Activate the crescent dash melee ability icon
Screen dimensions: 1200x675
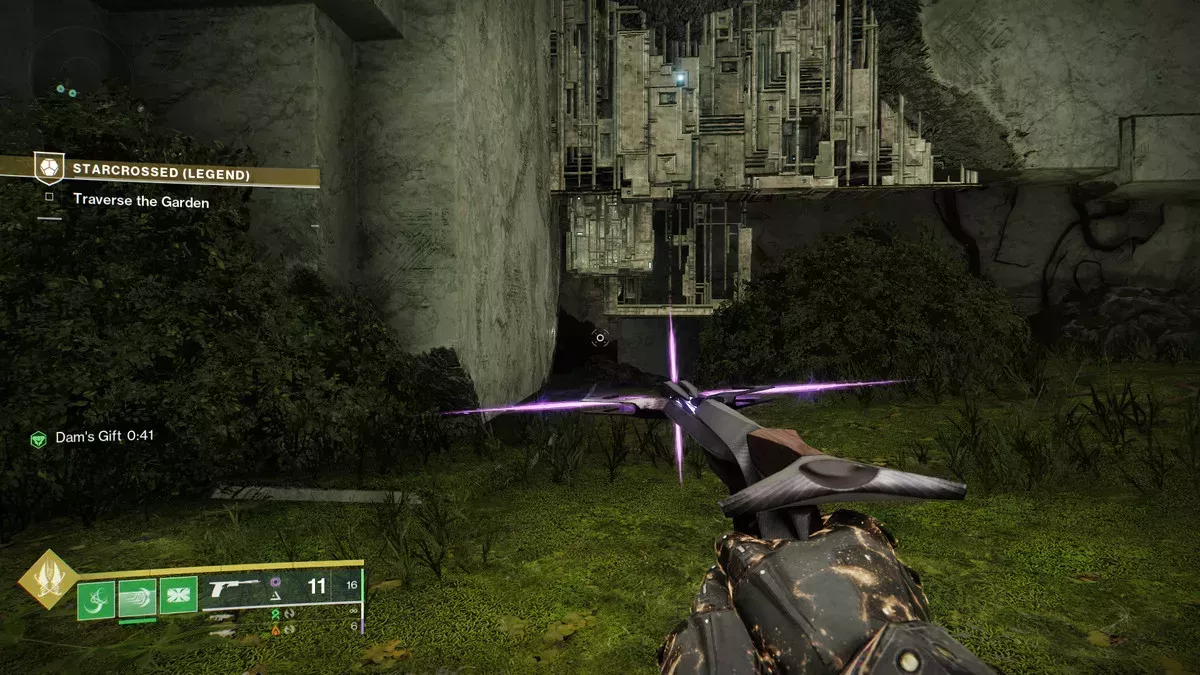click(x=137, y=599)
